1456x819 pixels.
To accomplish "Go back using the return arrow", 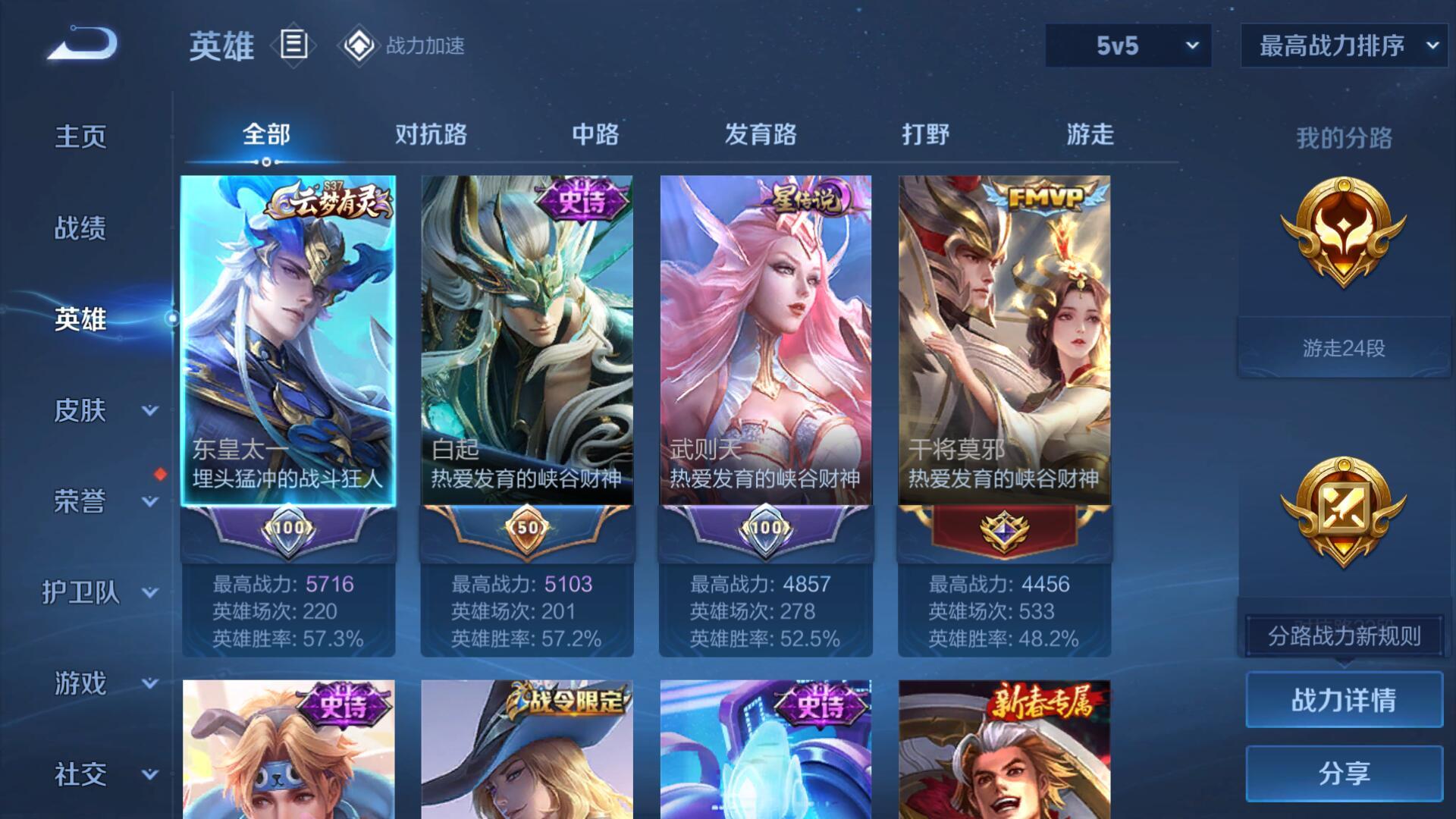I will click(83, 44).
